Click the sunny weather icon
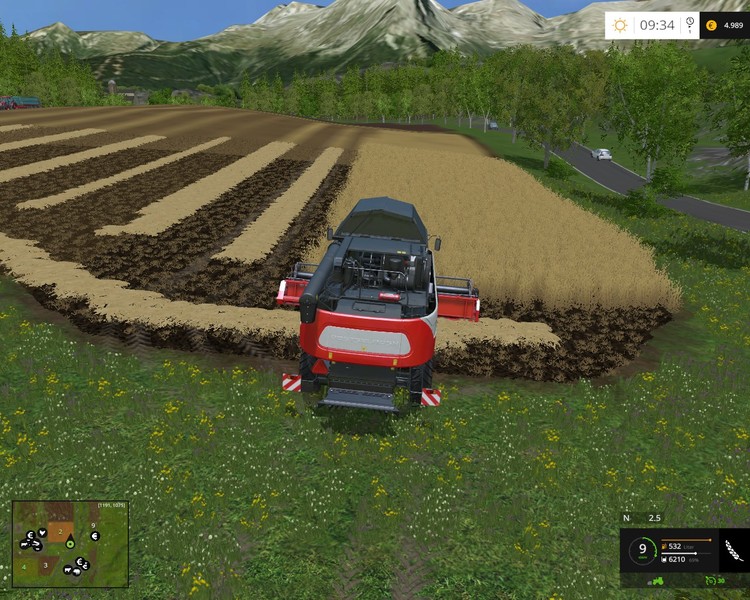The image size is (750, 600). pos(620,25)
